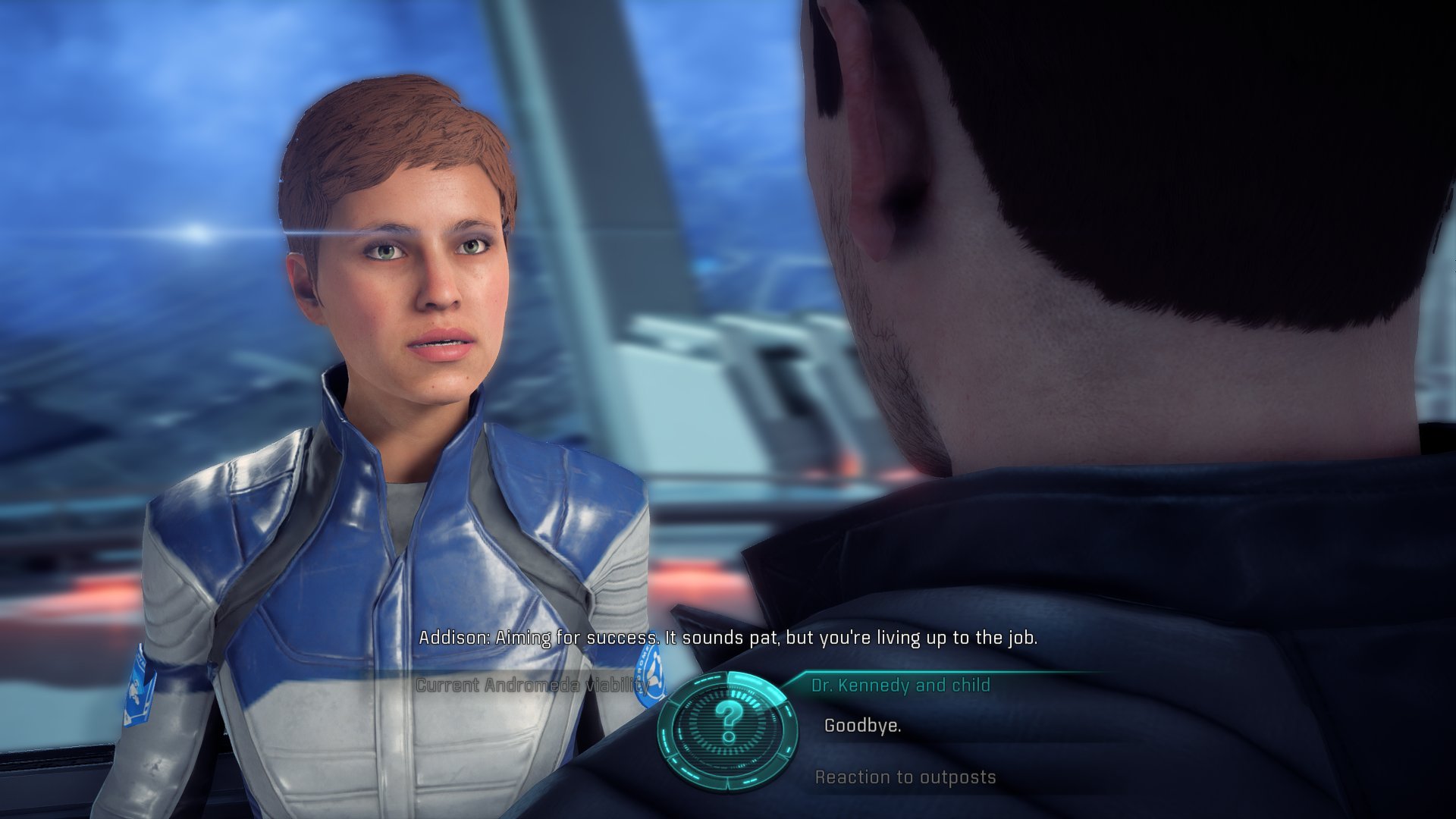This screenshot has height=819, width=1456.
Task: Select the "Goodbye." reply
Action: click(862, 726)
